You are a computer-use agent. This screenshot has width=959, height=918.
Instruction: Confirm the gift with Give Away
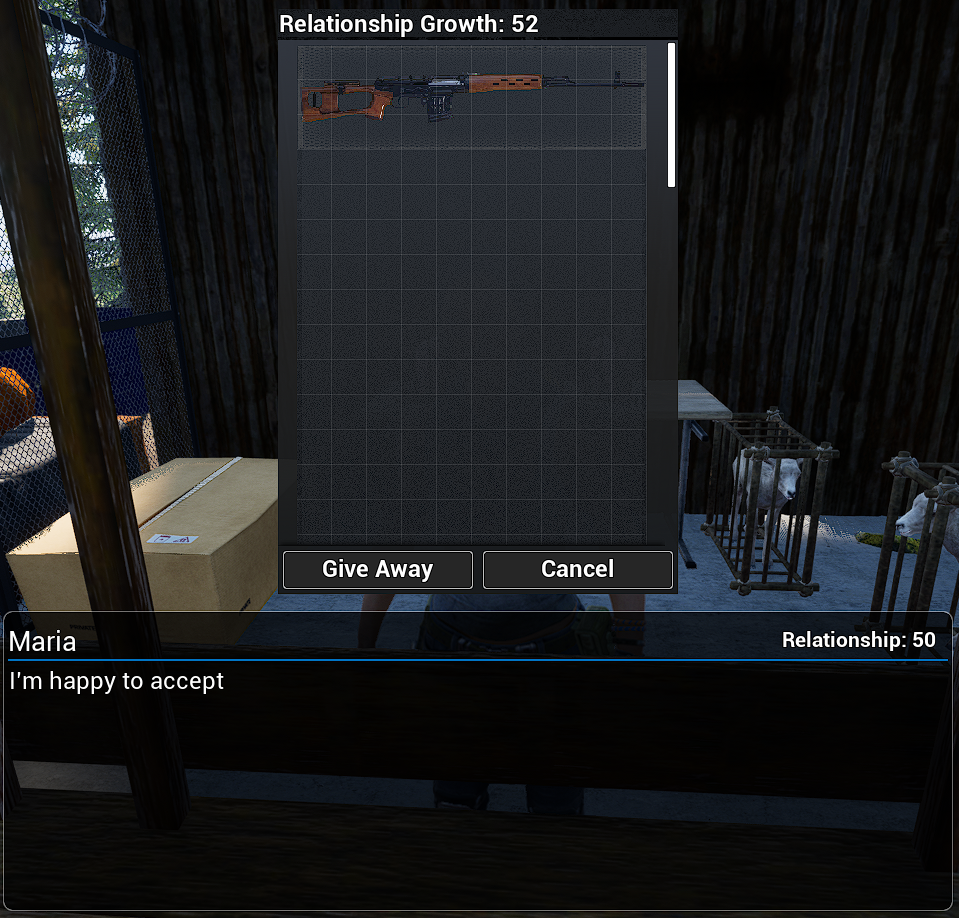[x=377, y=569]
